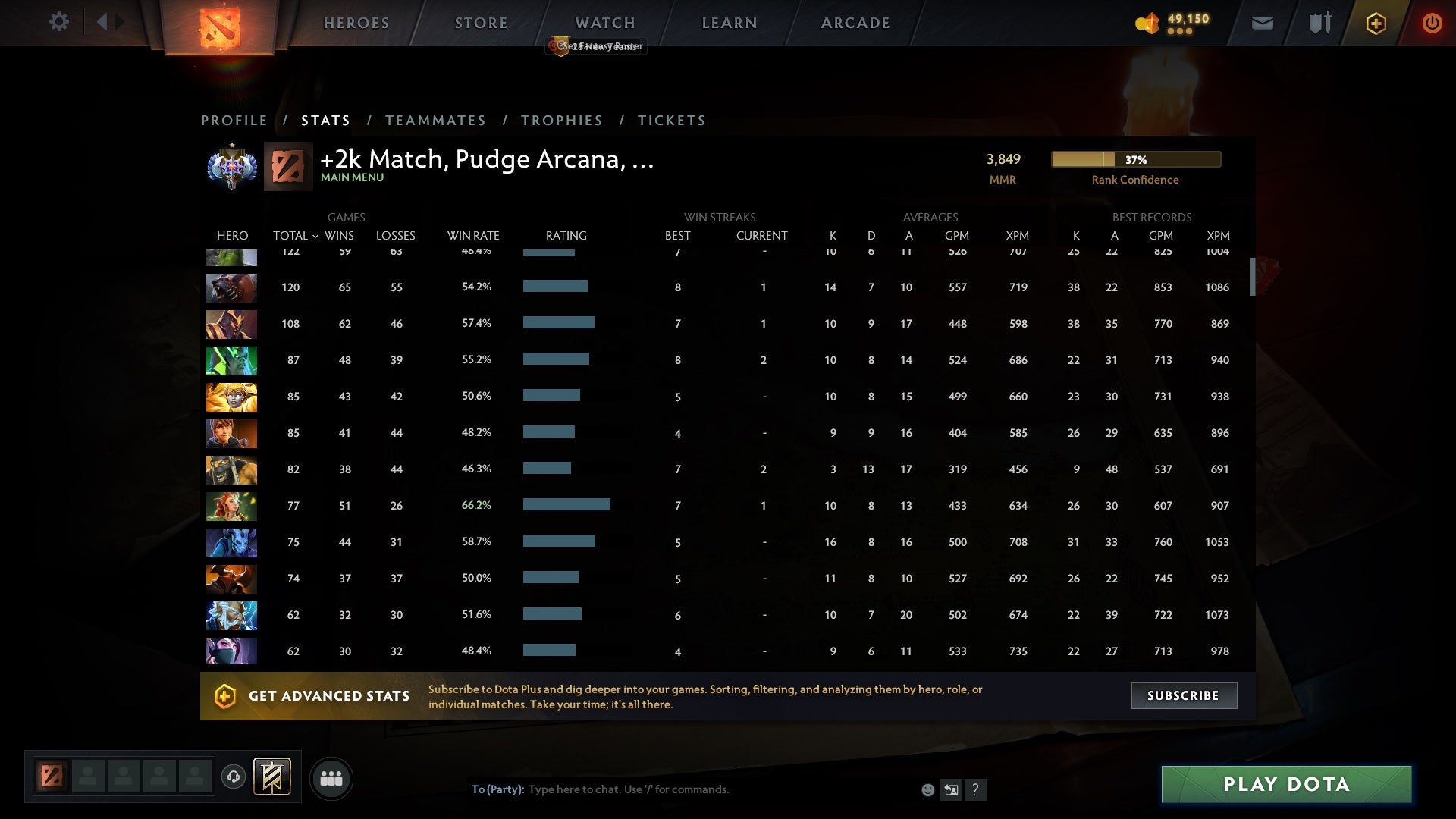Click the SUBSCRIBE button for Dota Plus
This screenshot has width=1456, height=819.
point(1184,695)
